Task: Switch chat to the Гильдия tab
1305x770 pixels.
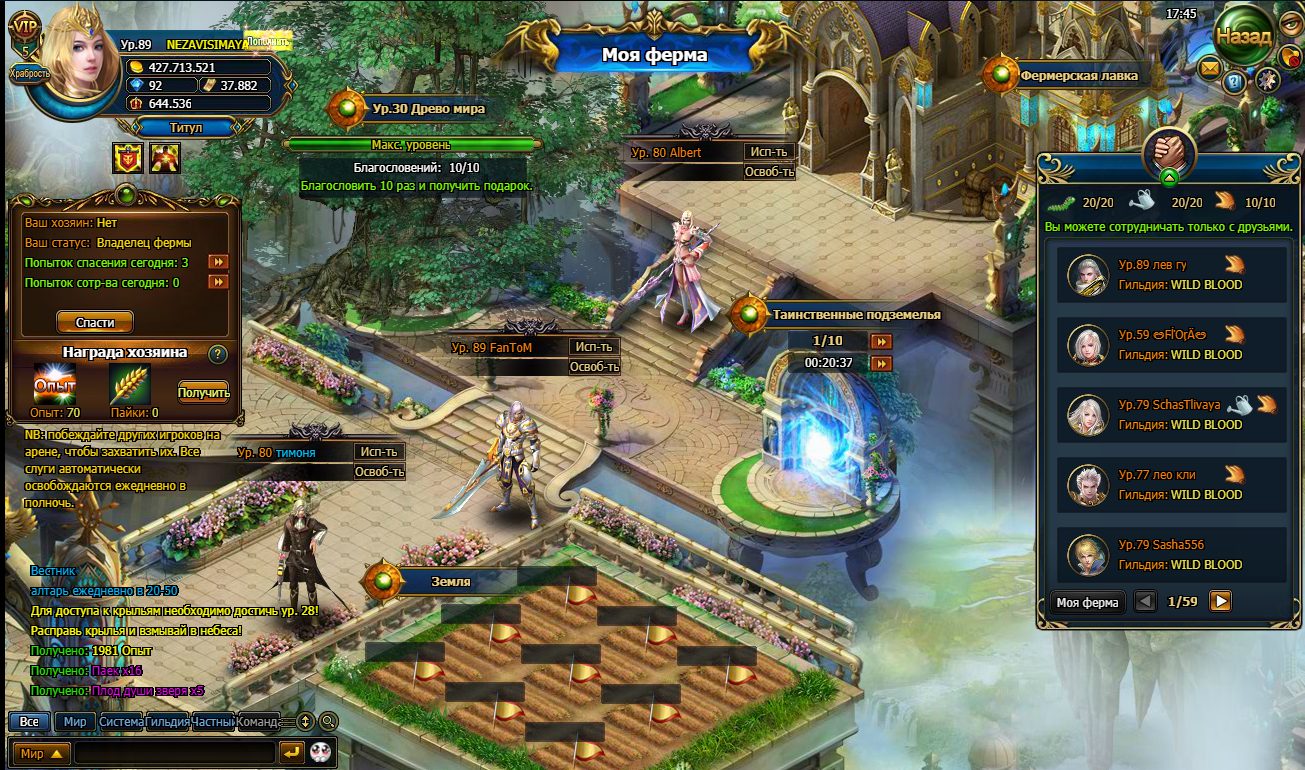Action: click(x=167, y=721)
